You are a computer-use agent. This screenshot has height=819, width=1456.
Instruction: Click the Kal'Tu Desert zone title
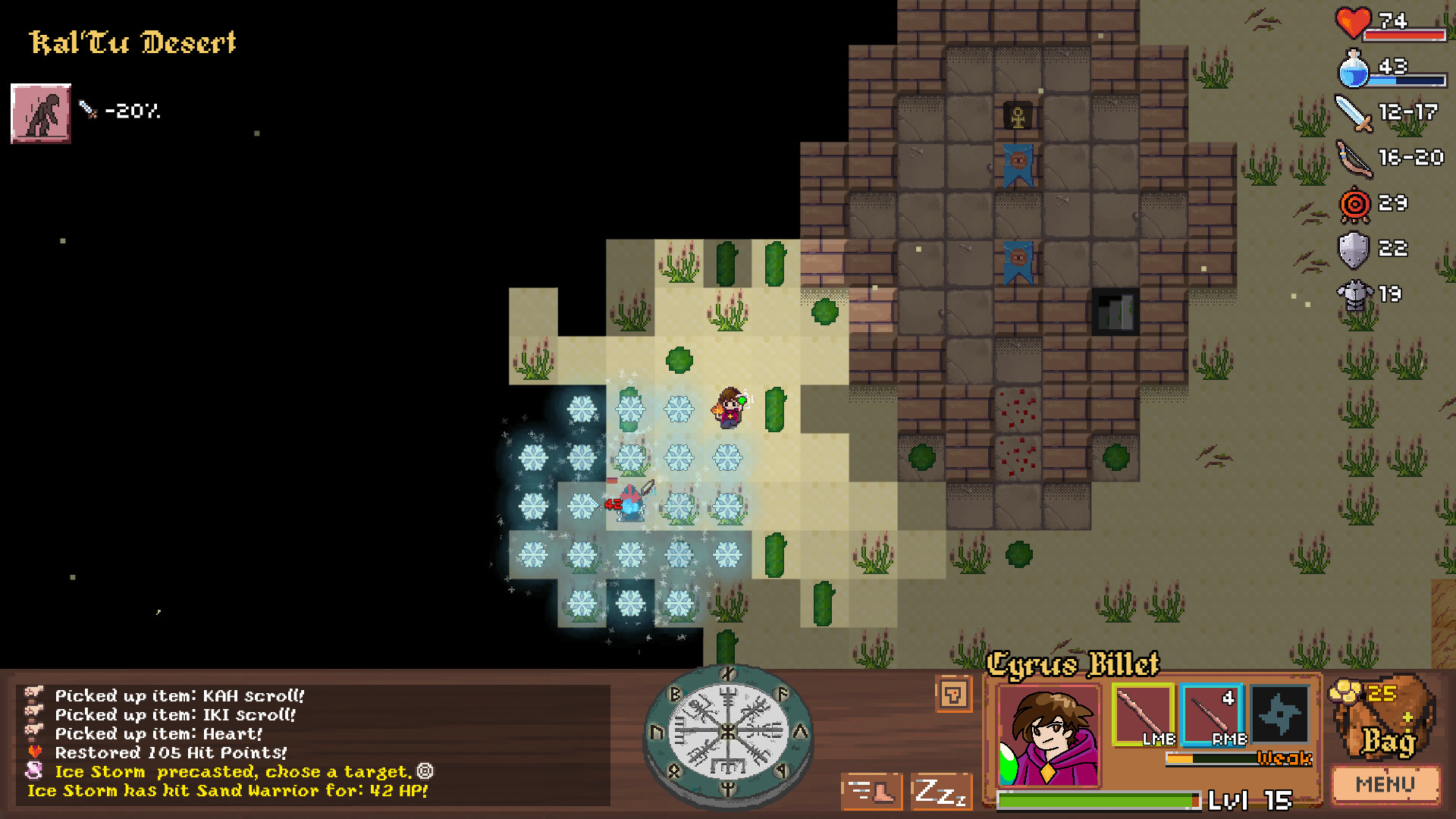point(133,43)
